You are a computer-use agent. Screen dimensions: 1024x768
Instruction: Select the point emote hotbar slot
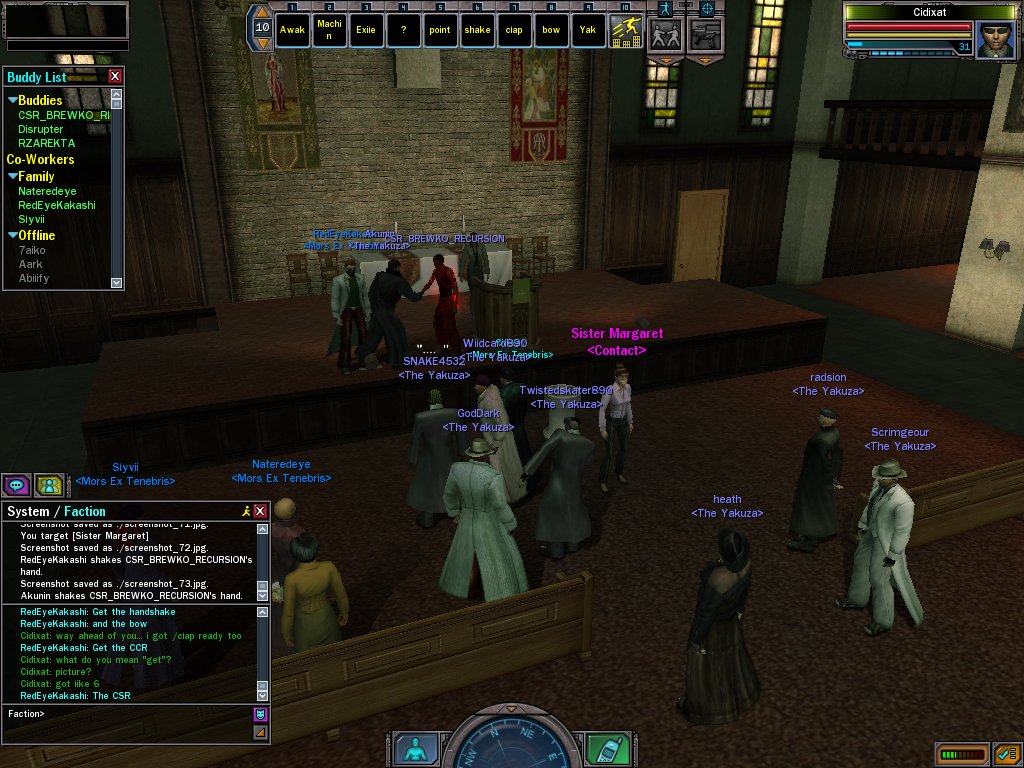[440, 30]
